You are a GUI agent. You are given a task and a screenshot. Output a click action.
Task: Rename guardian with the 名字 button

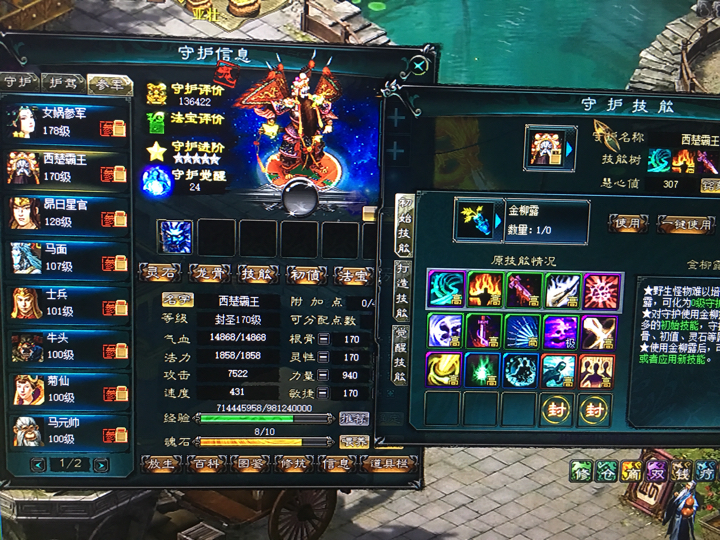coord(177,299)
